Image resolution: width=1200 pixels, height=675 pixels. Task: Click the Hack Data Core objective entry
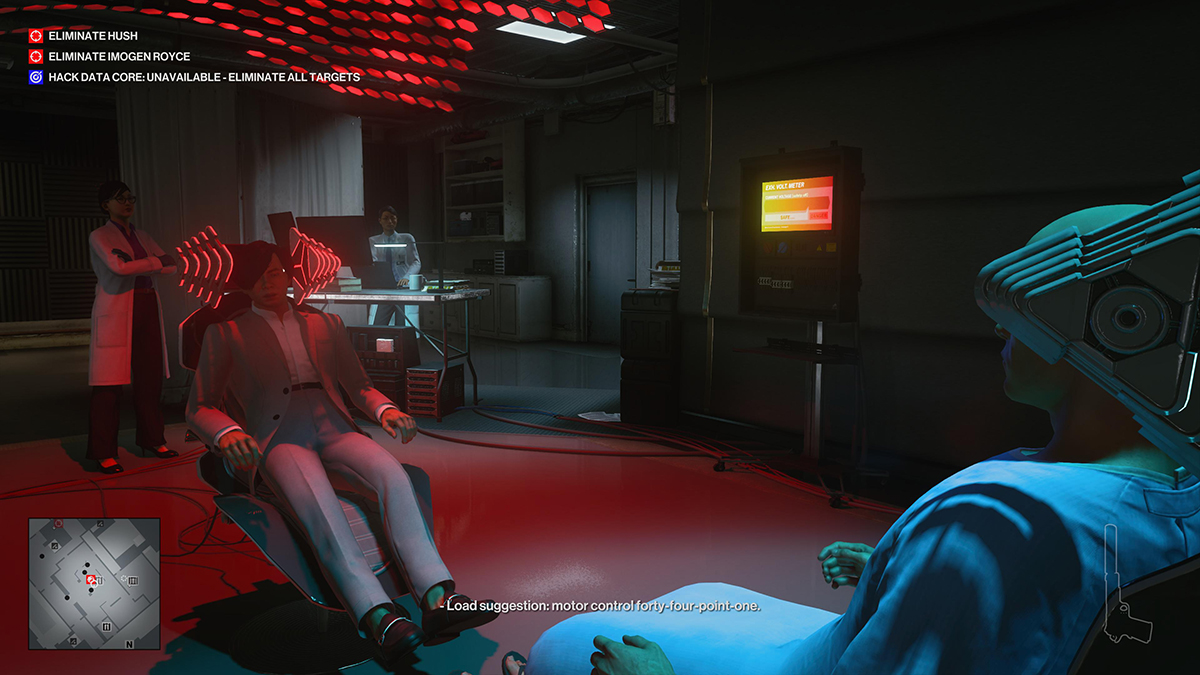(x=204, y=77)
